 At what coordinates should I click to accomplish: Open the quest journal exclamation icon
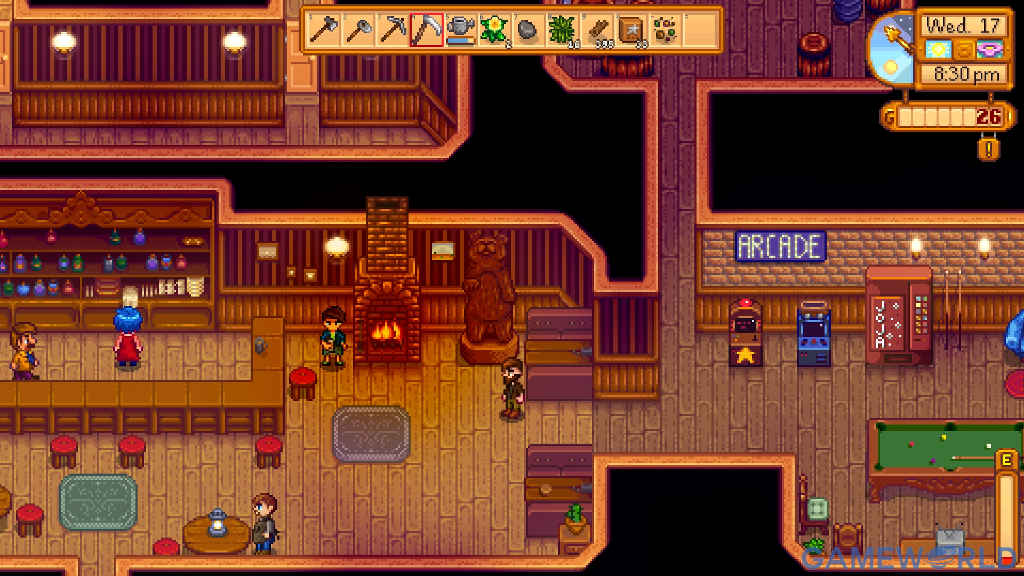(x=990, y=149)
